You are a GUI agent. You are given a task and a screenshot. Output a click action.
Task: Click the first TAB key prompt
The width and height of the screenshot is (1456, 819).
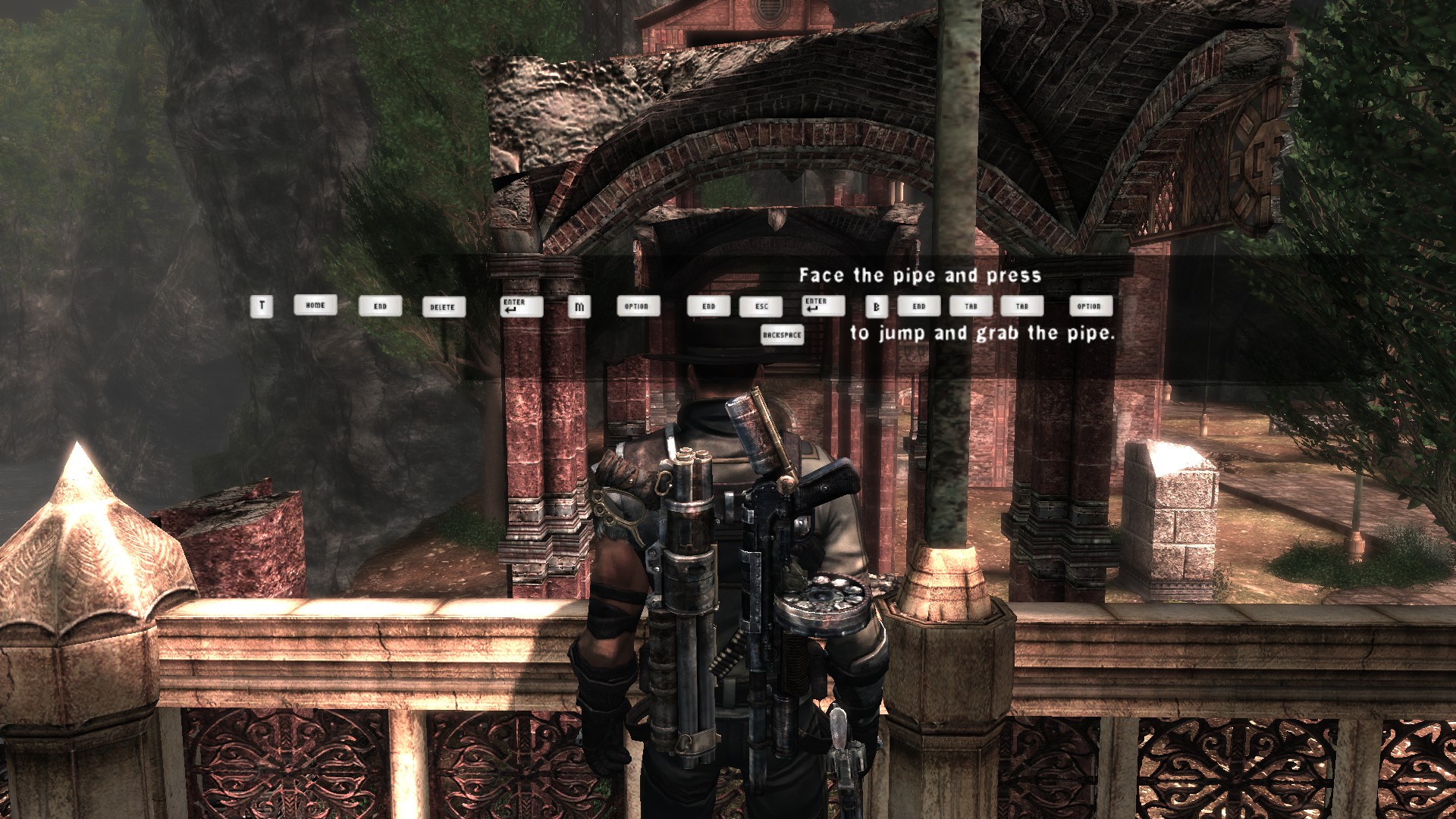click(x=971, y=306)
